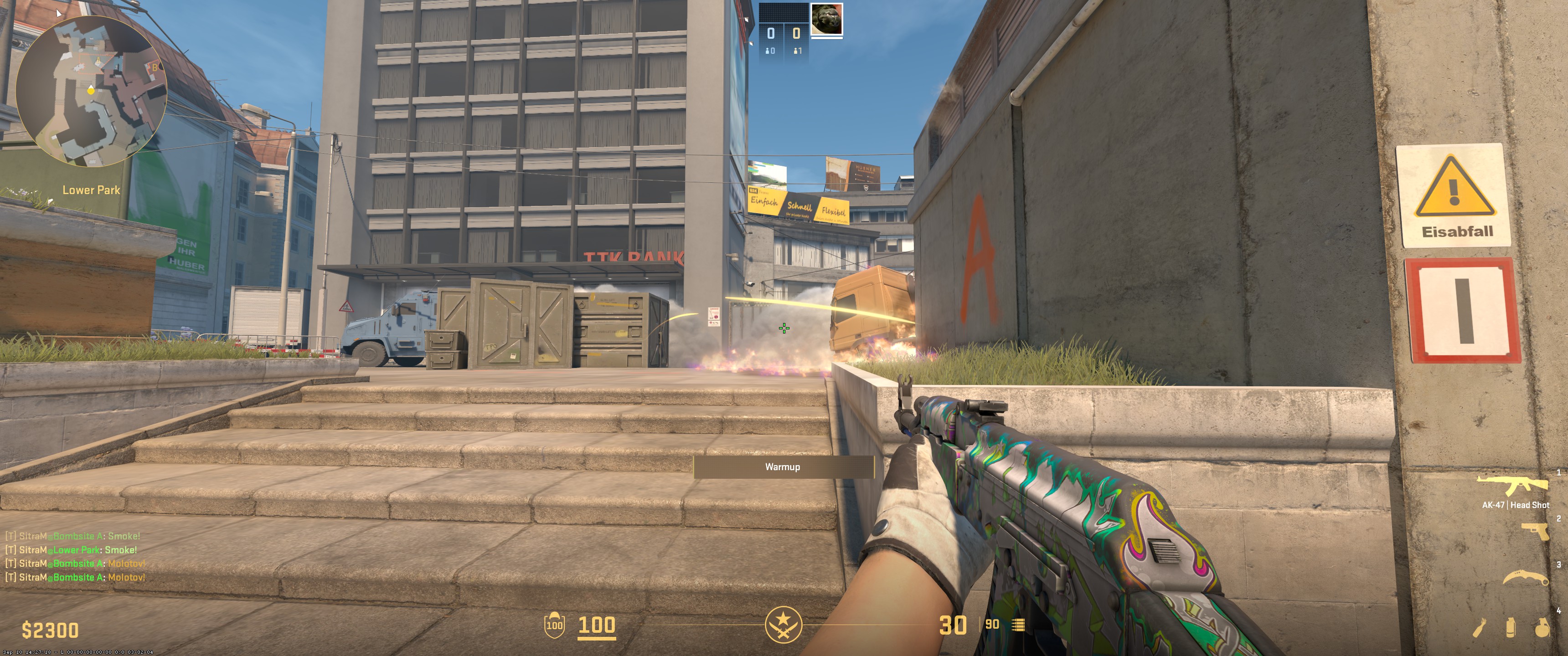The image size is (1568, 656).
Task: Click the alive-player count under the scoreboard
Action: tap(798, 51)
